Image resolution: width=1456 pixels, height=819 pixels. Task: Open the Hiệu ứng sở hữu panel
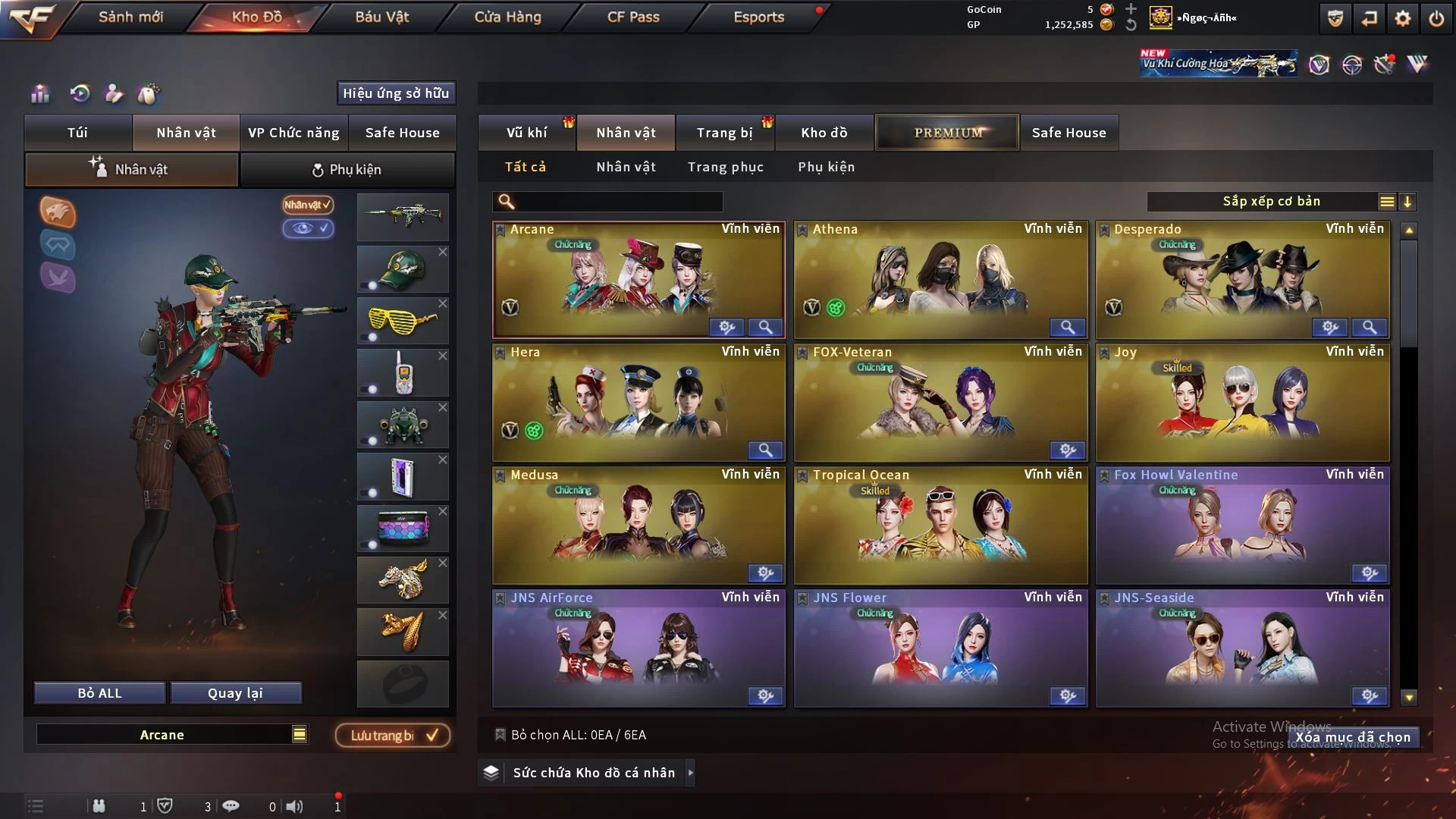[x=396, y=93]
